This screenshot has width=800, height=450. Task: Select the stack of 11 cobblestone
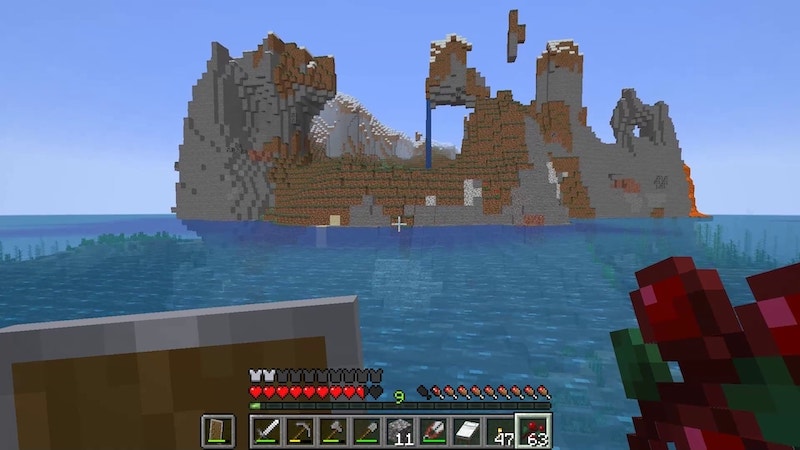400,431
